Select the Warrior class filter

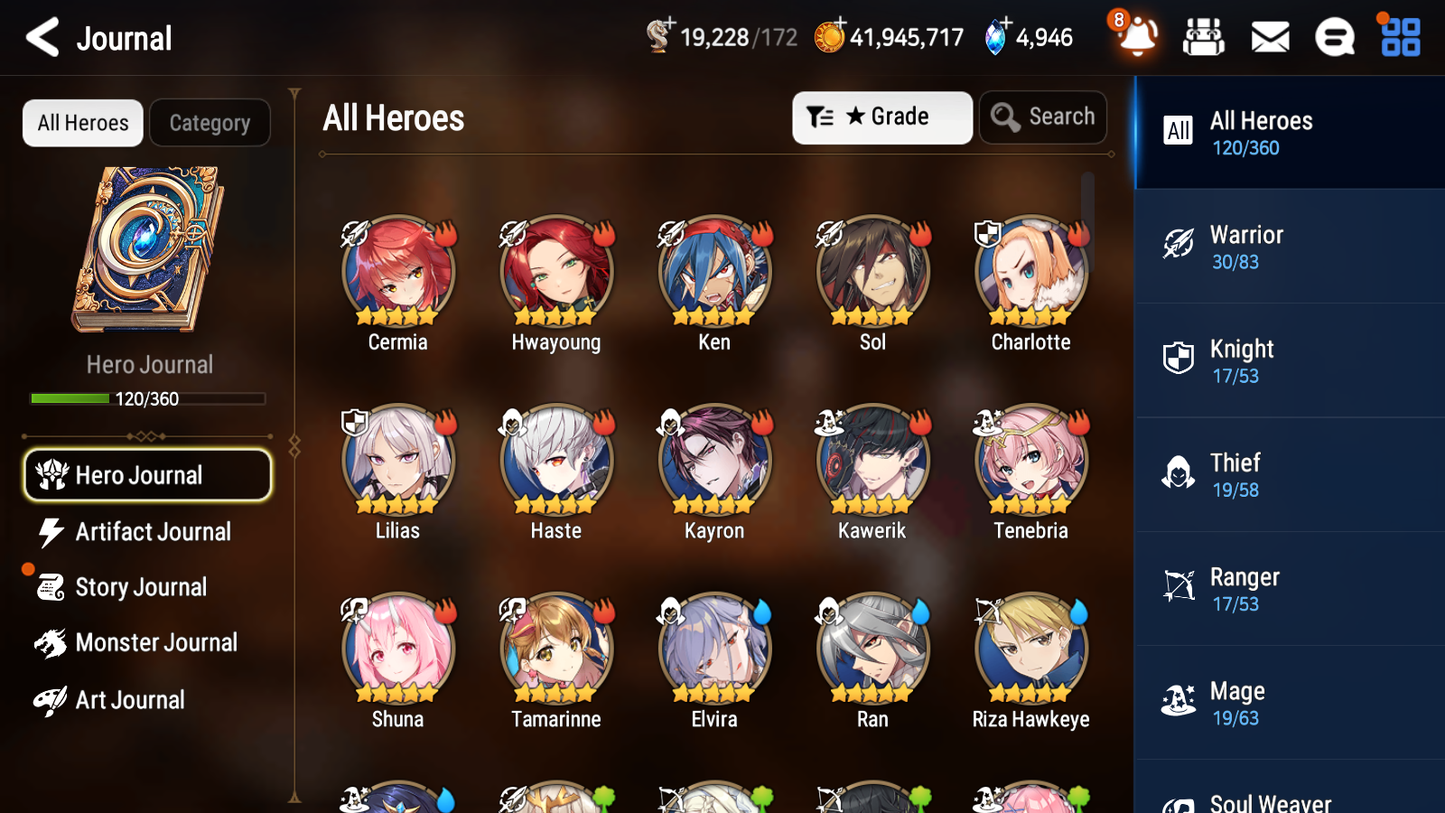(x=1288, y=246)
